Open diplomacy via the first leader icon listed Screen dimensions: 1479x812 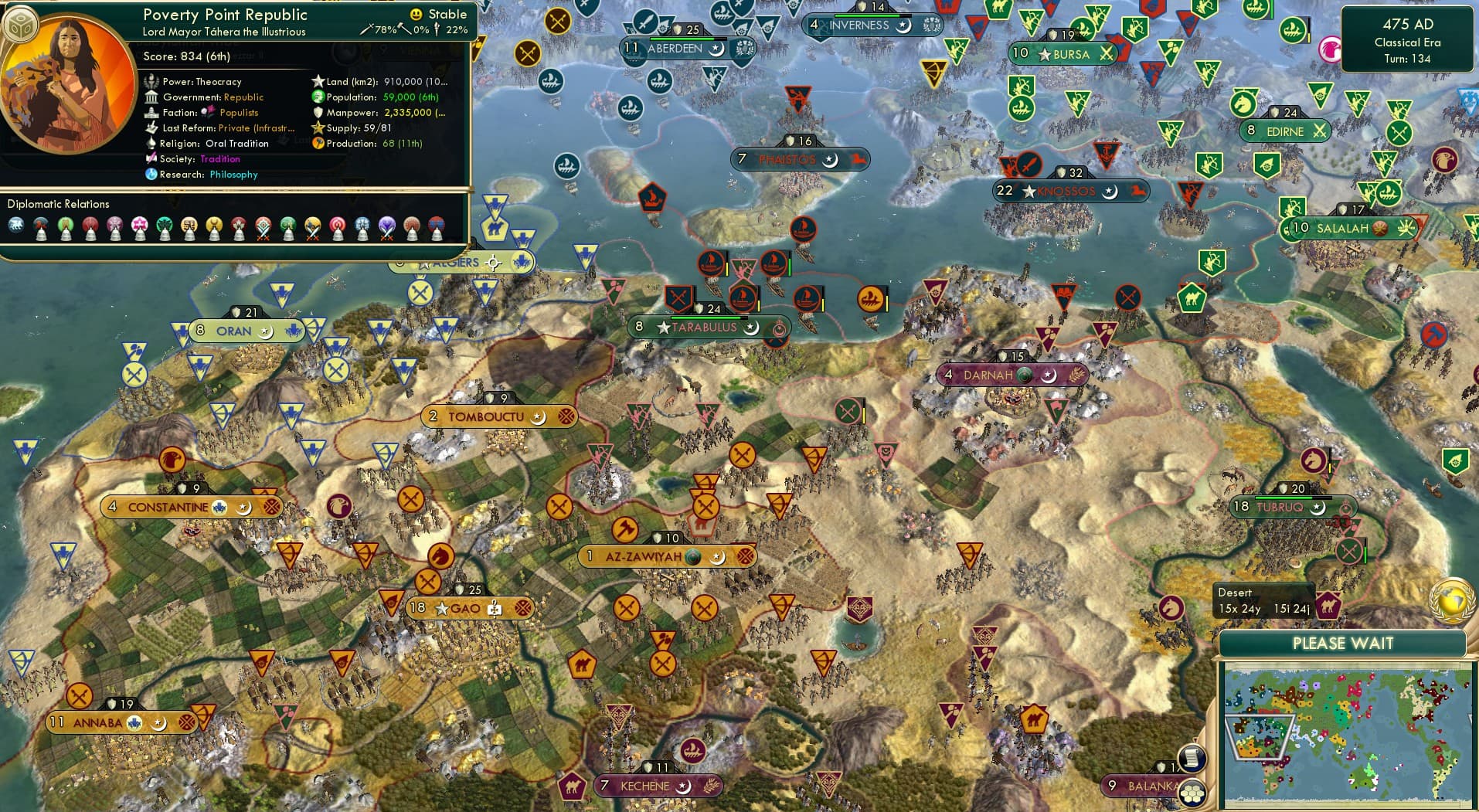(17, 225)
